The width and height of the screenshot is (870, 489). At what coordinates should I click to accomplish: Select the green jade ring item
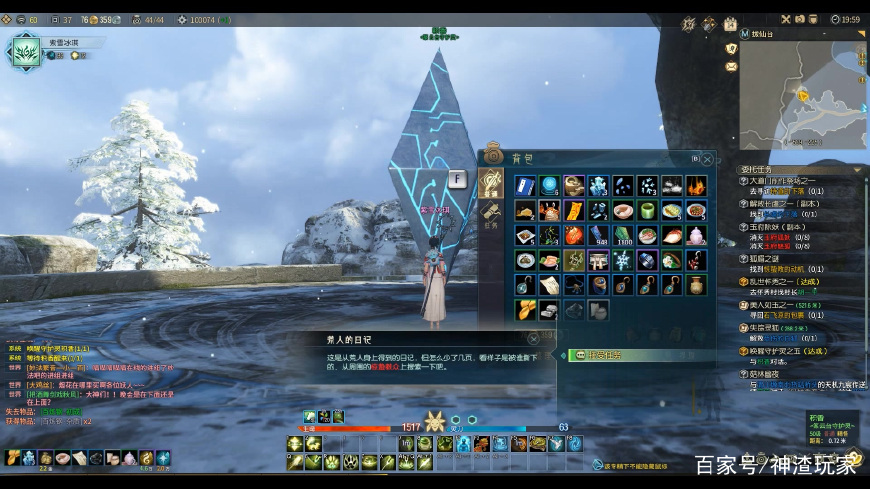tap(648, 210)
